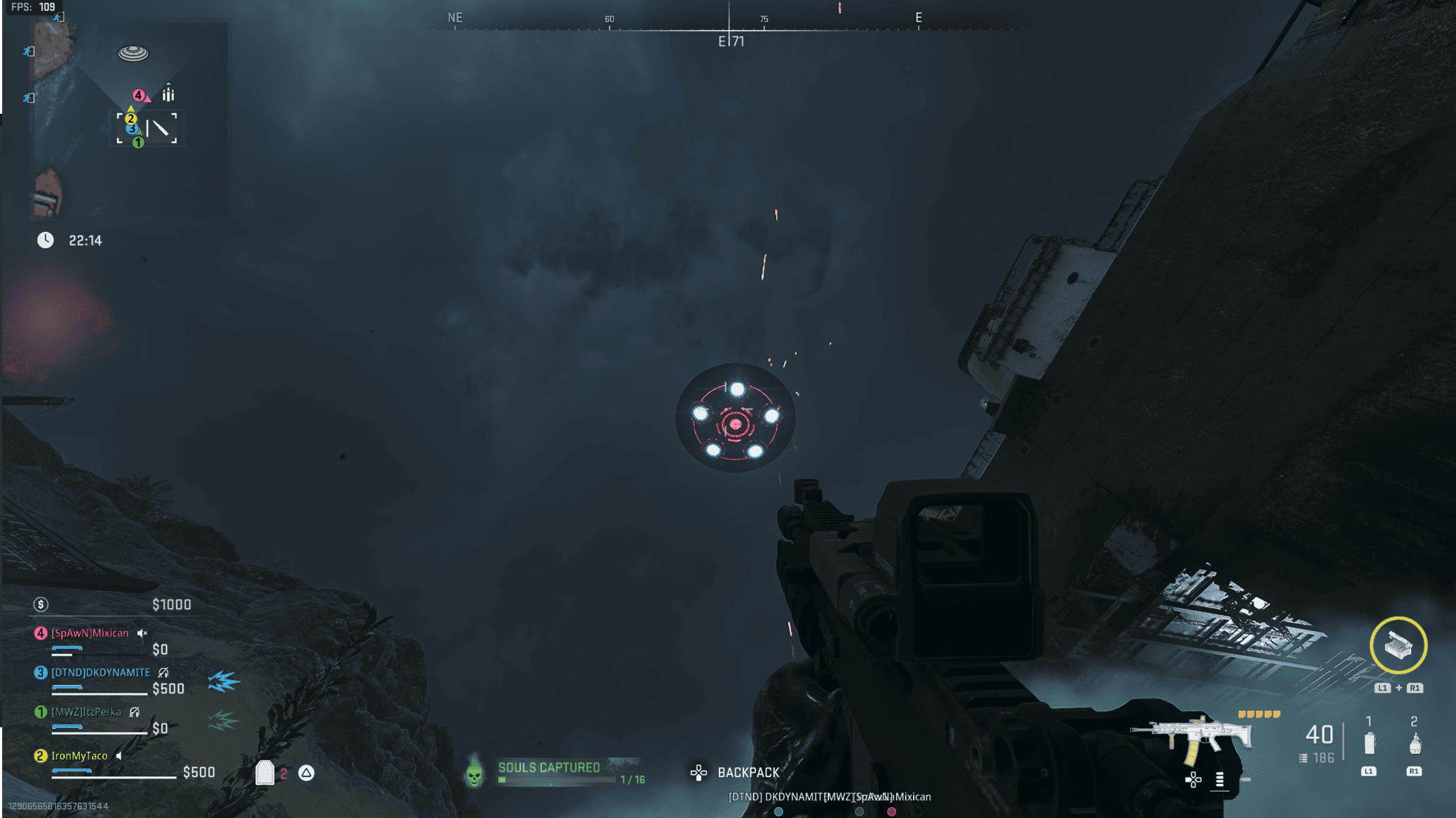Select the BACKPACK label text

[x=749, y=772]
